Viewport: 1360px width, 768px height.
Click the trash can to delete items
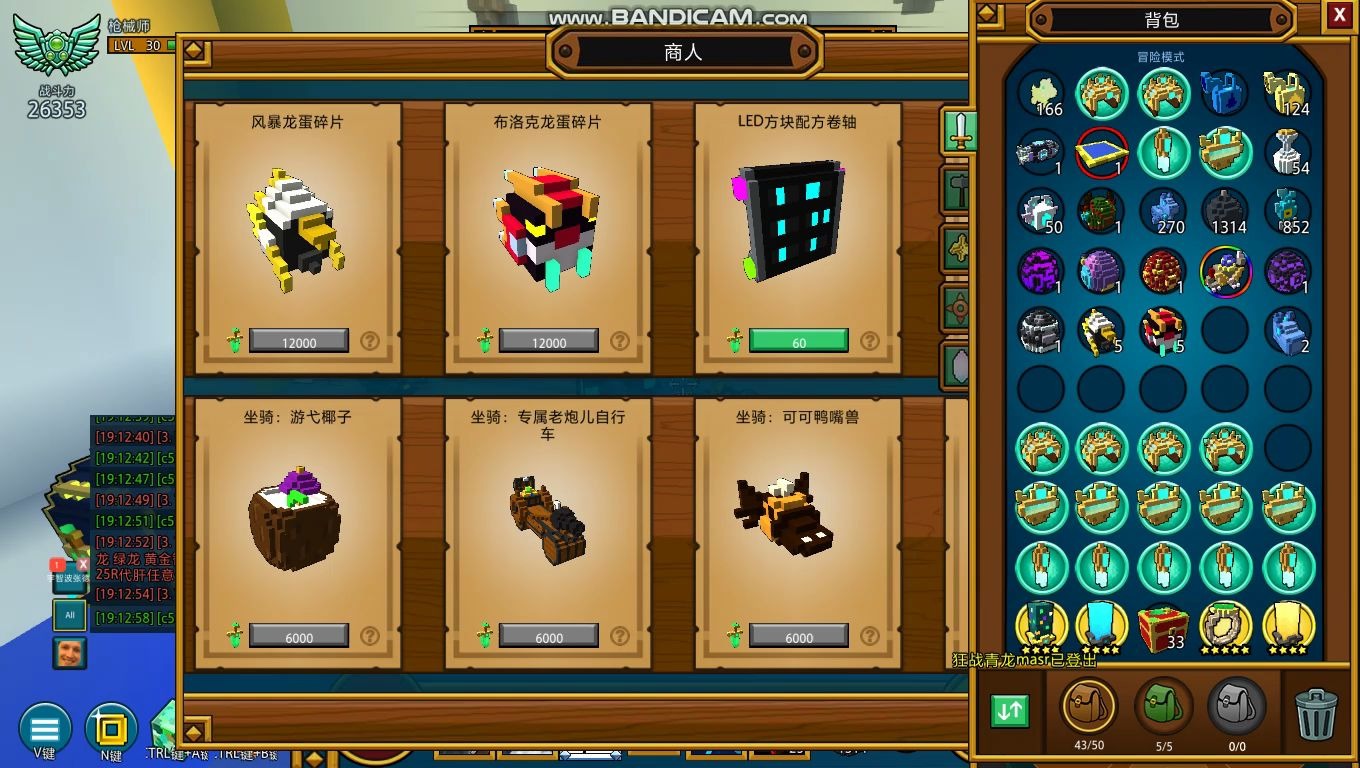tap(1315, 714)
